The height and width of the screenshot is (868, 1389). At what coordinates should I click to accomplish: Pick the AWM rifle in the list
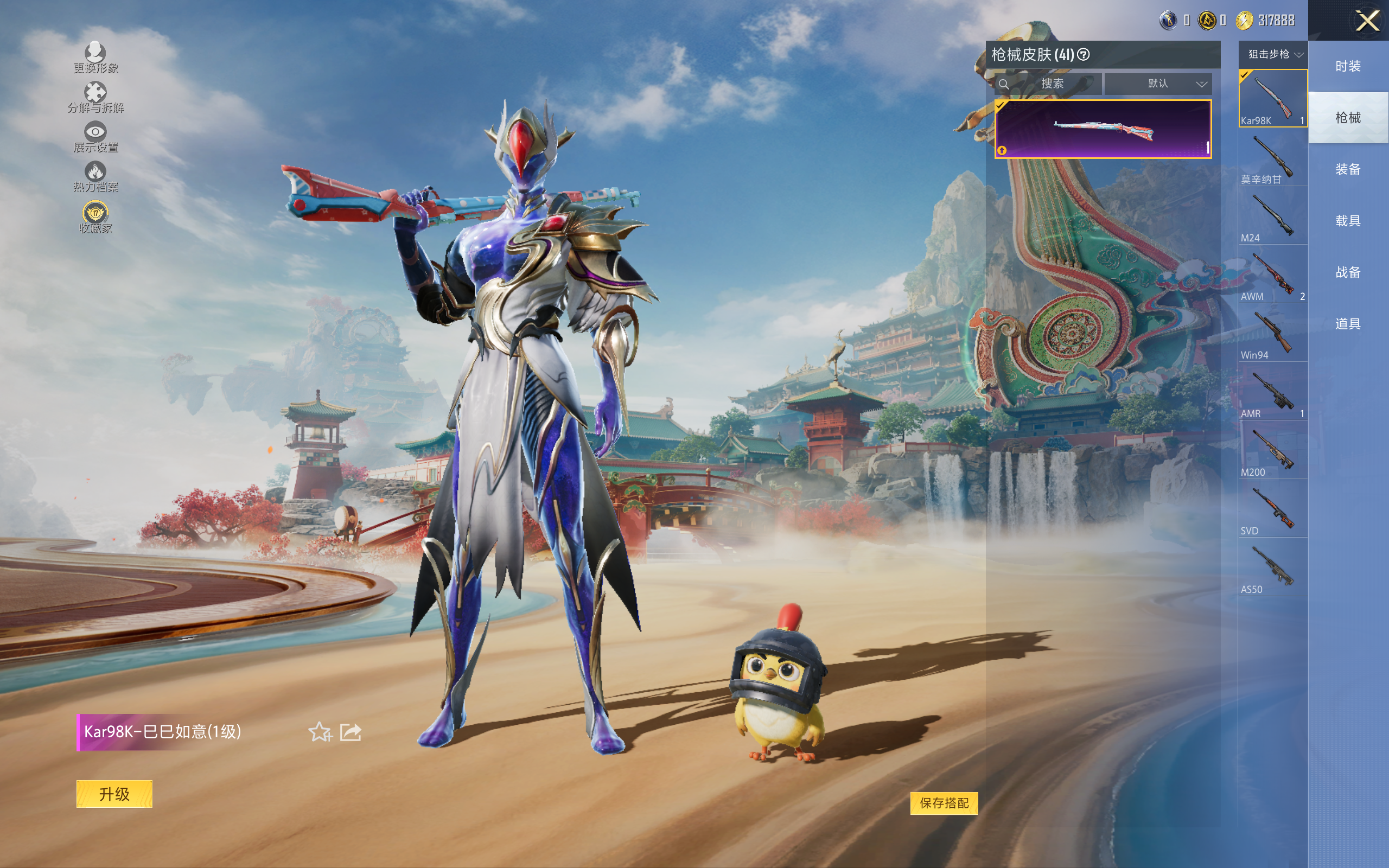tap(1272, 277)
